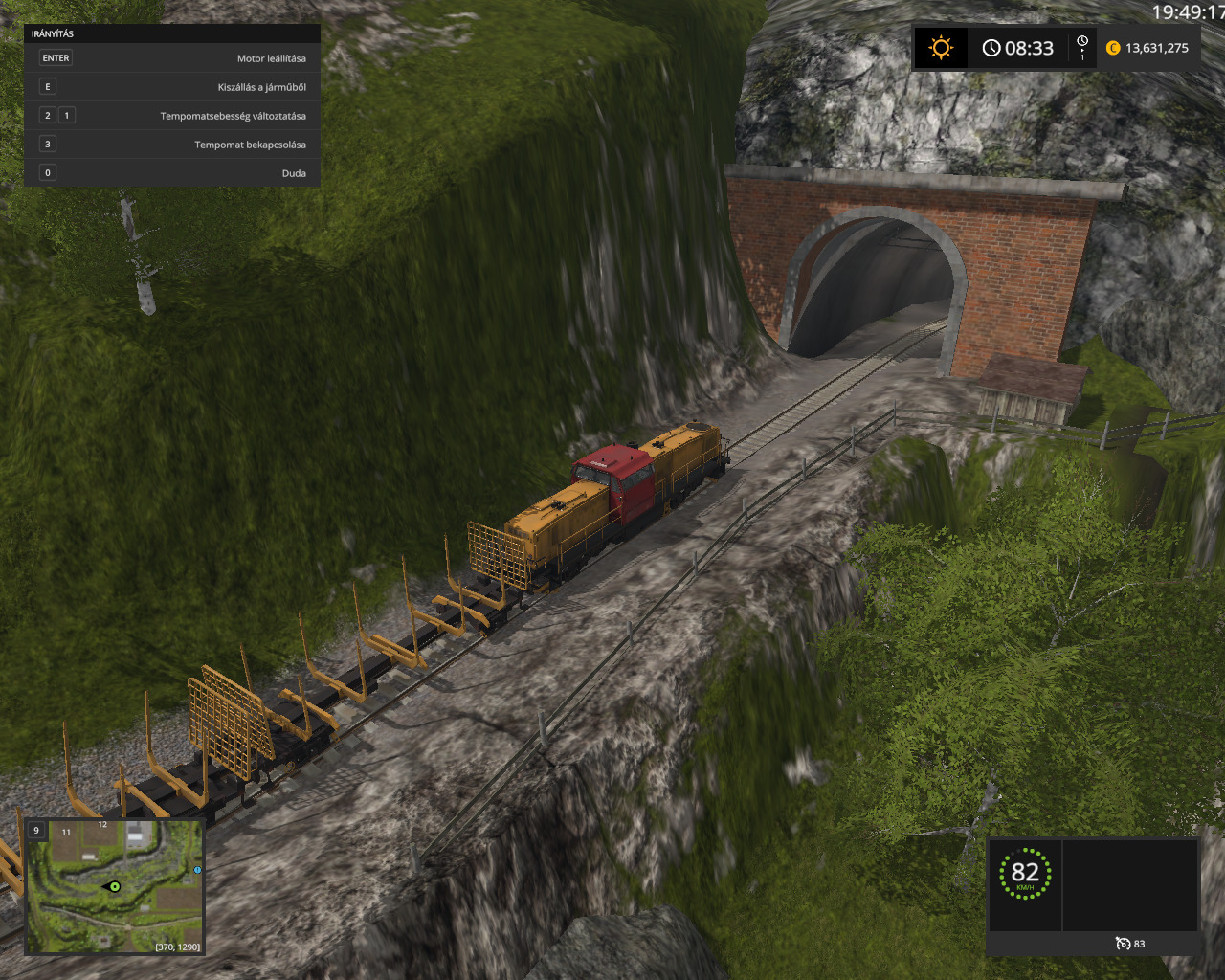Toggle the cruise control icon

pyautogui.click(x=1123, y=944)
